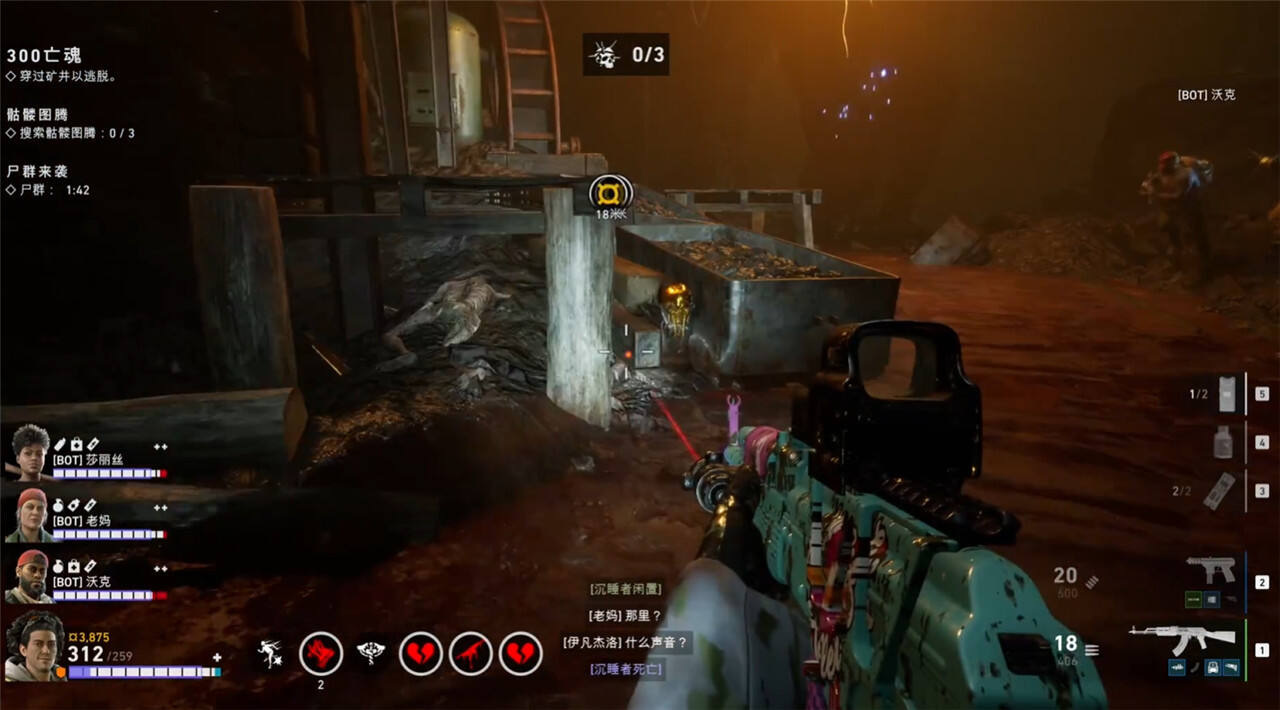Click bot 莎丽丝's teammate portrait
The height and width of the screenshot is (710, 1280).
(31, 453)
